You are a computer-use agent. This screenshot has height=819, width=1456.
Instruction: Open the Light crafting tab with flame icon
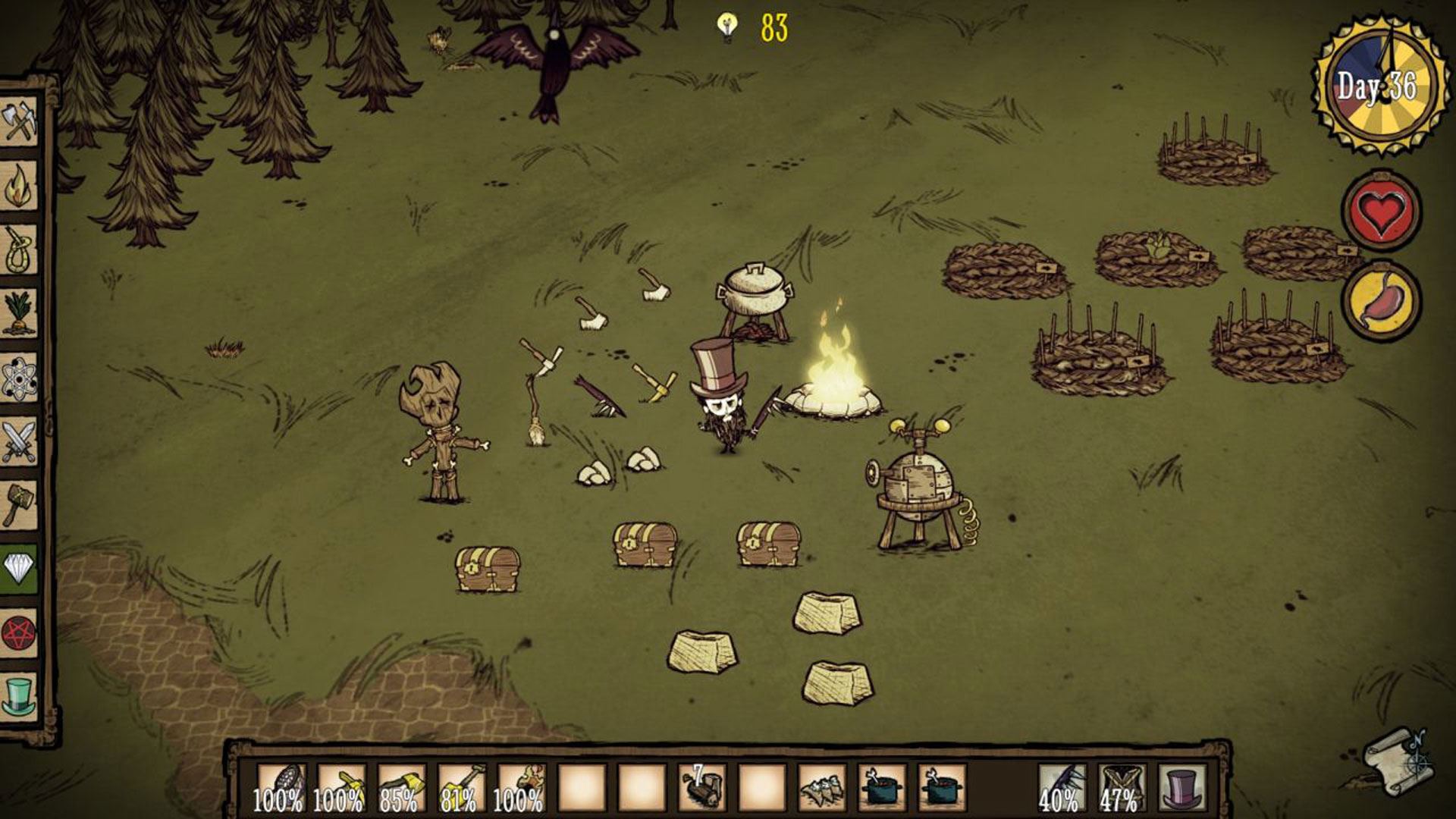coord(20,185)
